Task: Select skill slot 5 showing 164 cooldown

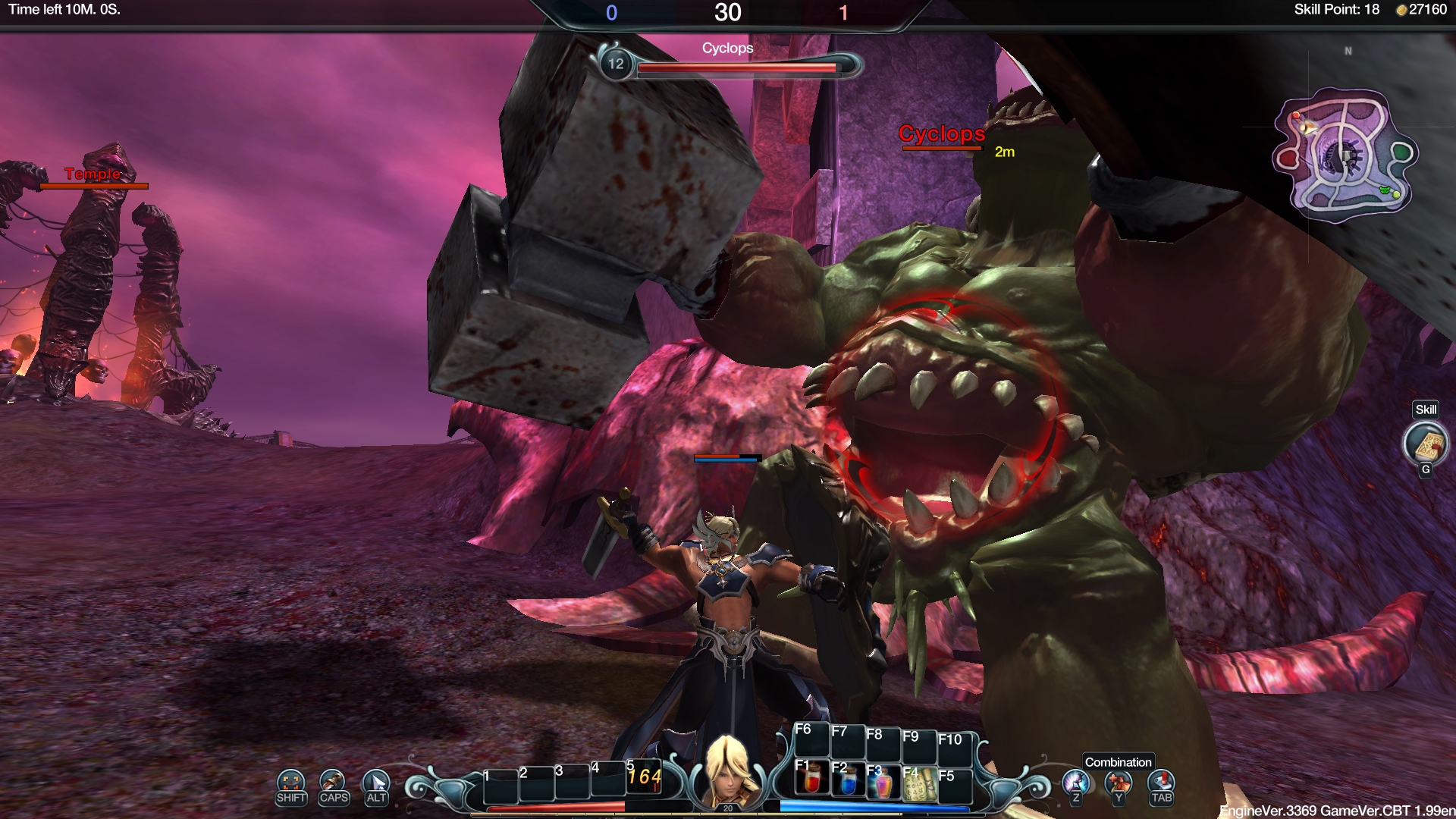Action: point(644,777)
